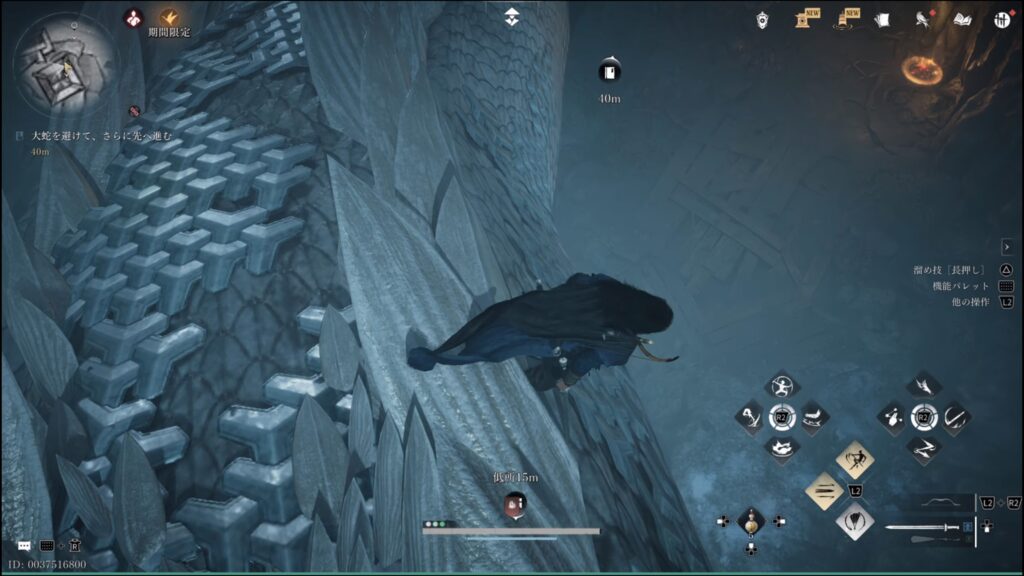This screenshot has height=576, width=1024.
Task: Expand the side panel arrow
Action: [1007, 246]
